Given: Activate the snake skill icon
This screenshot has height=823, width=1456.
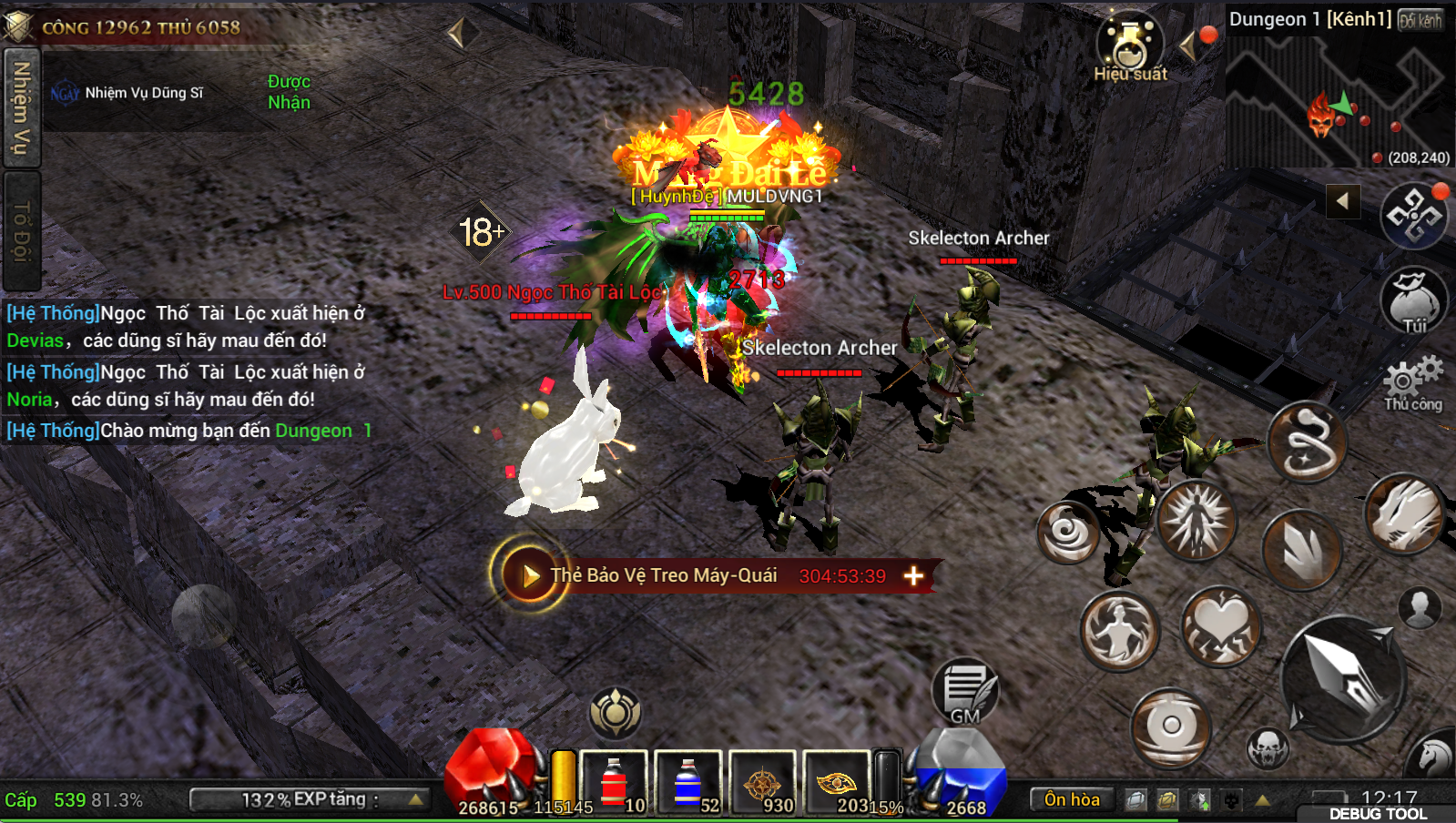Looking at the screenshot, I should [1308, 442].
